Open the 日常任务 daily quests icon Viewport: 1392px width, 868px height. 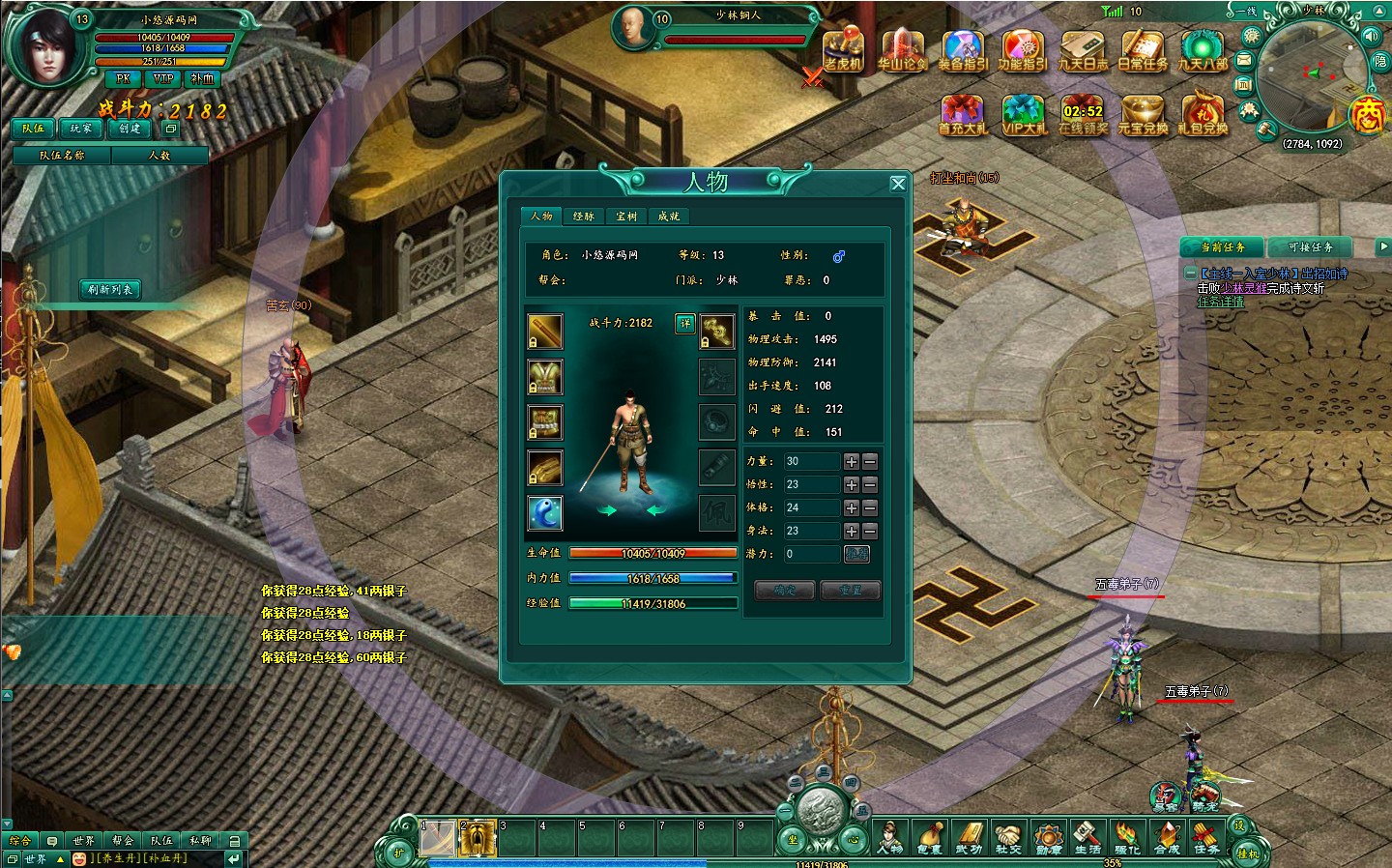pos(1143,51)
